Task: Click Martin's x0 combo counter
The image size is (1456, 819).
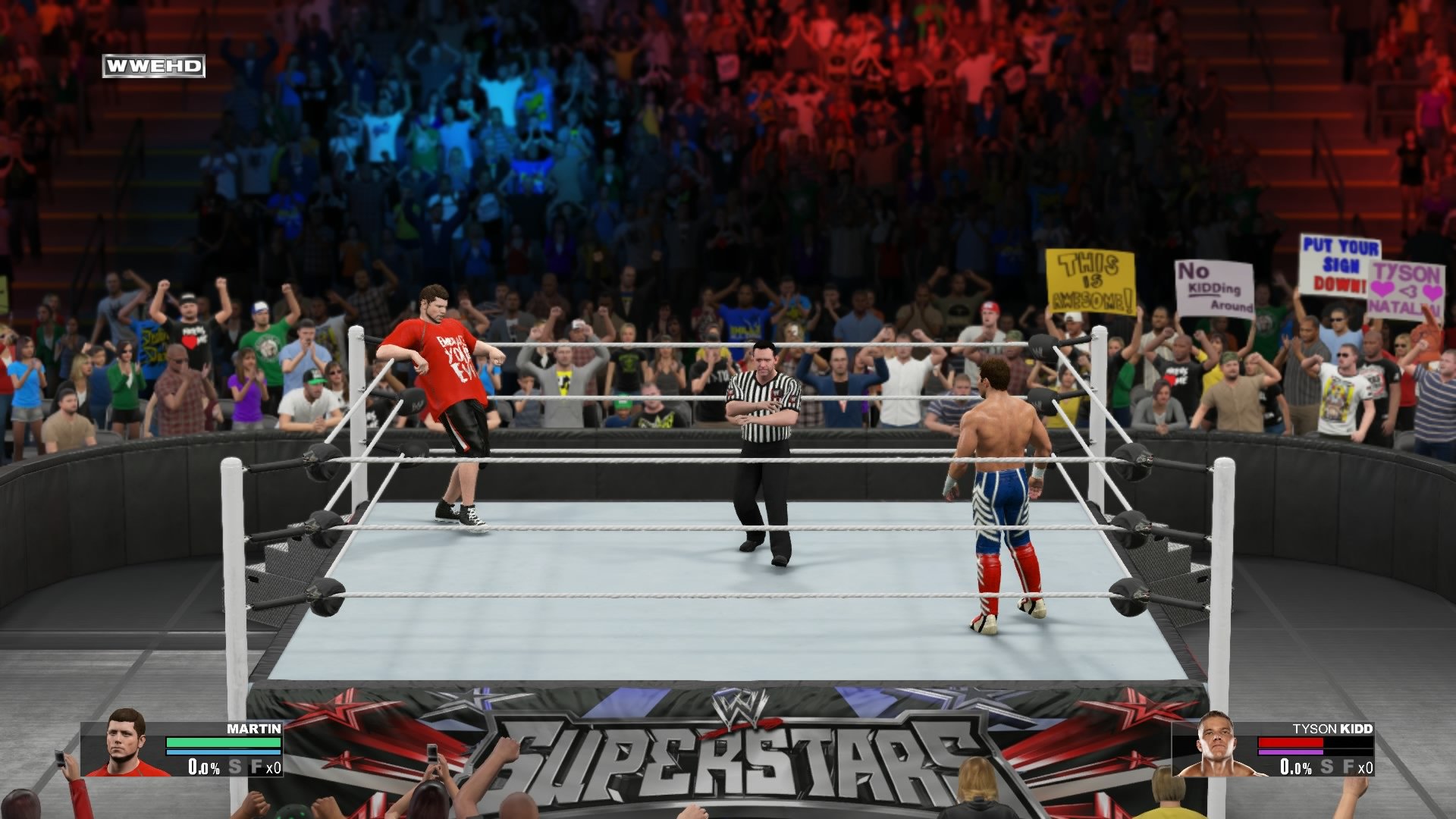Action: tap(273, 767)
